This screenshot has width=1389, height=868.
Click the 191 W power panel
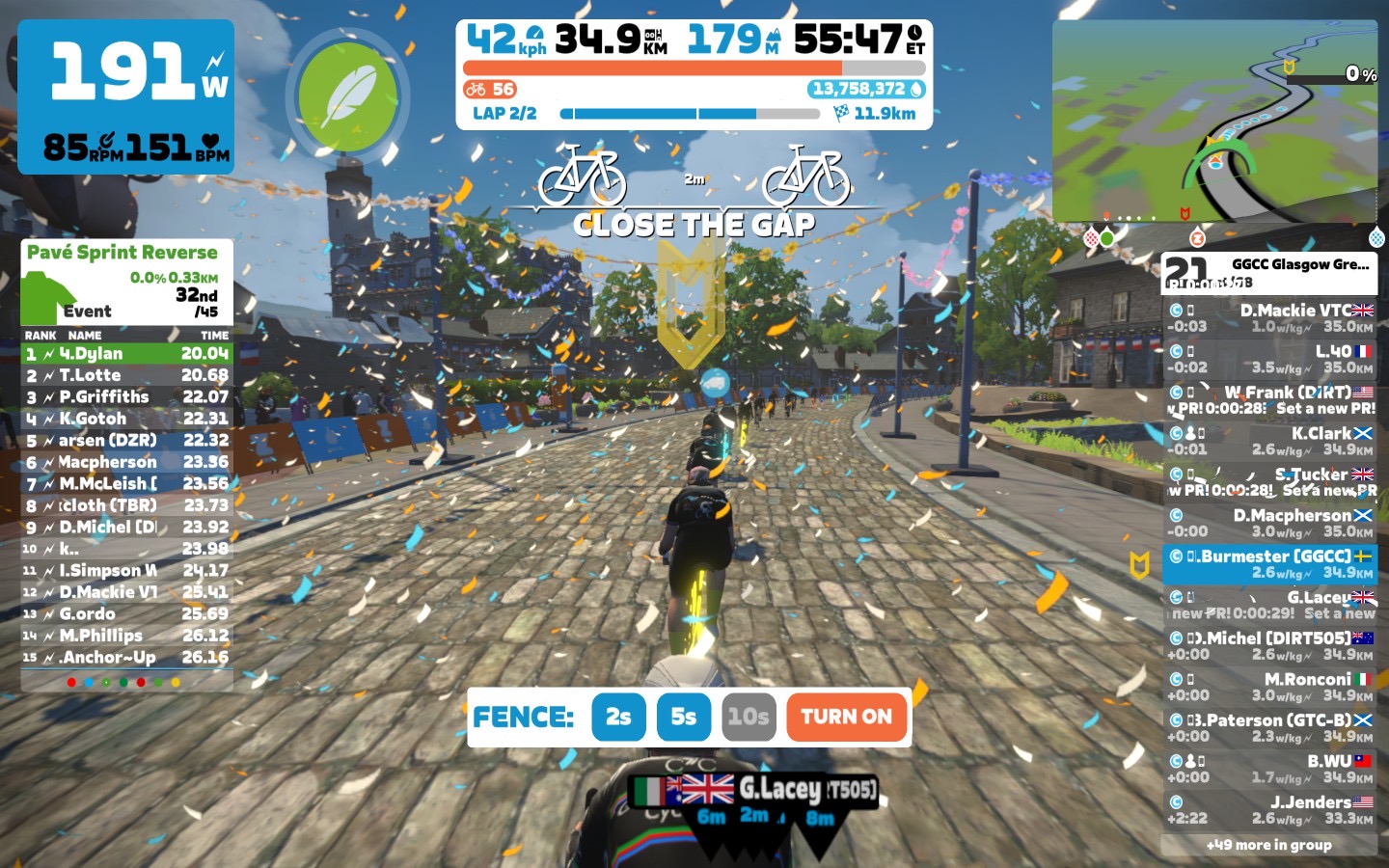(126, 96)
